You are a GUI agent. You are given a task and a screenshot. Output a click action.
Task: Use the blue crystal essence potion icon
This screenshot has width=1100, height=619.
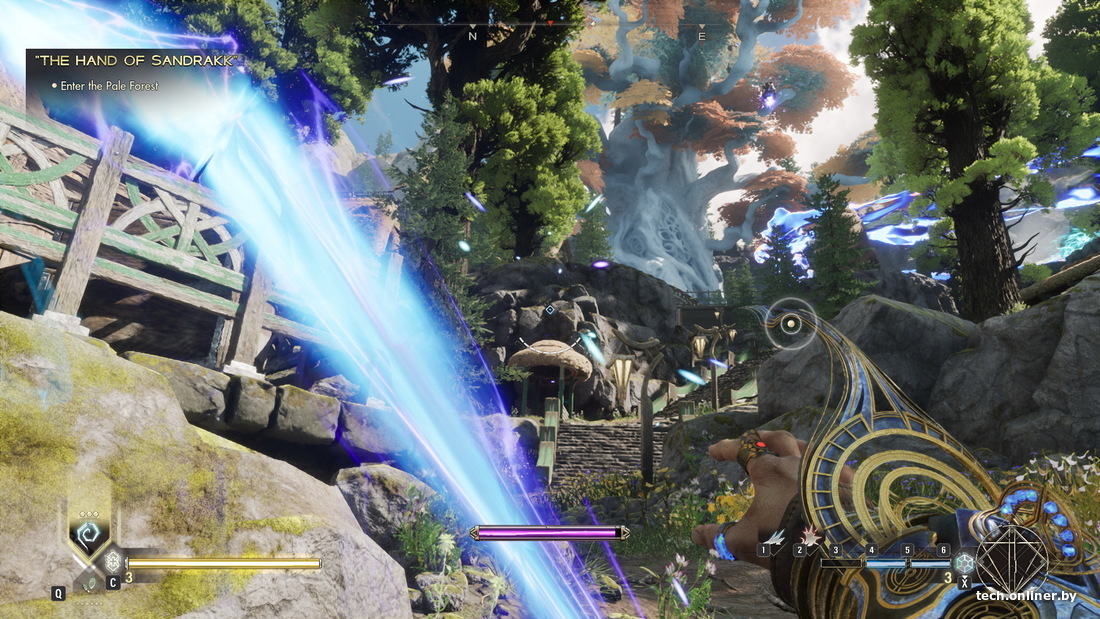[963, 563]
